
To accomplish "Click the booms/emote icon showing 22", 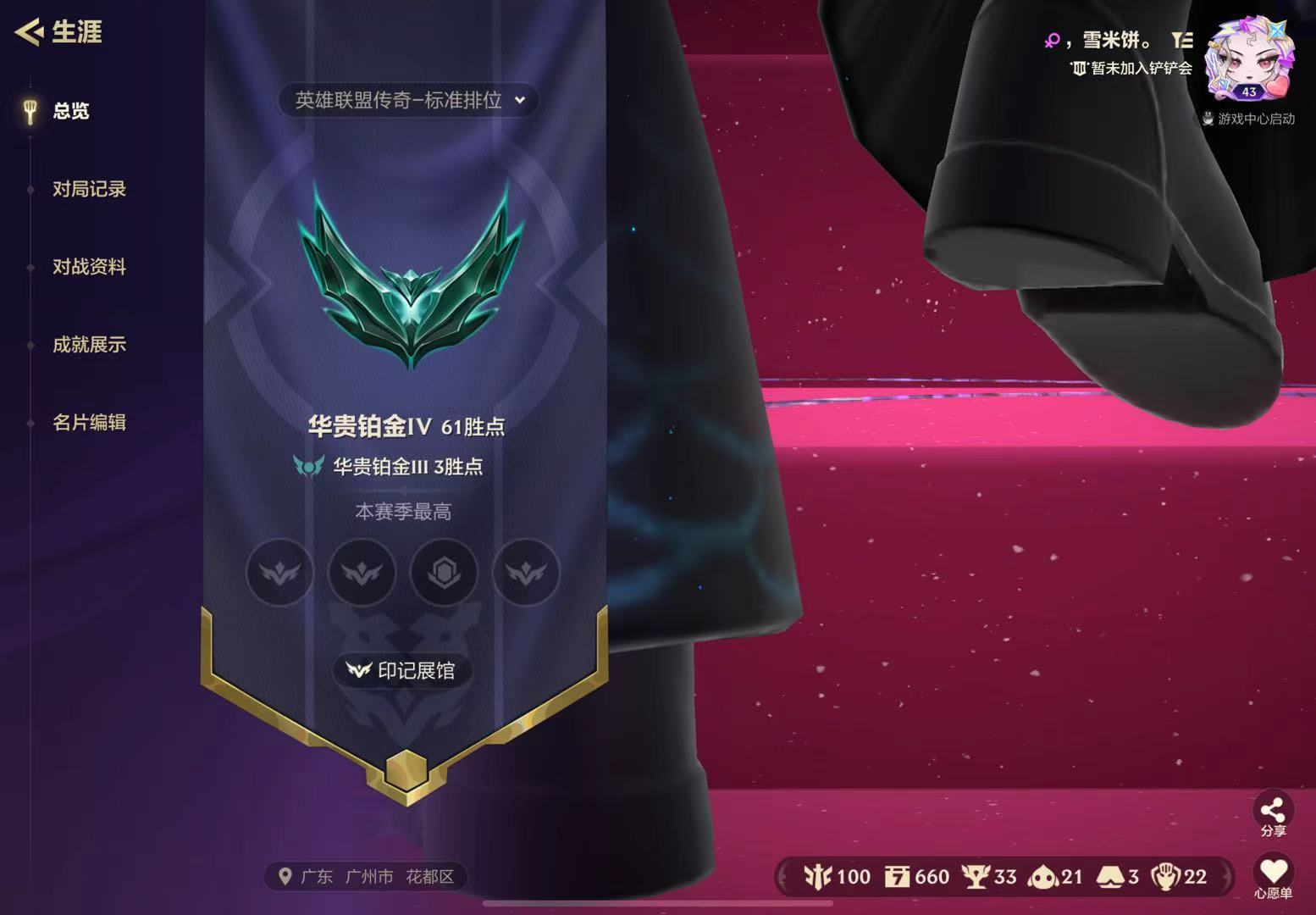I will (1168, 875).
